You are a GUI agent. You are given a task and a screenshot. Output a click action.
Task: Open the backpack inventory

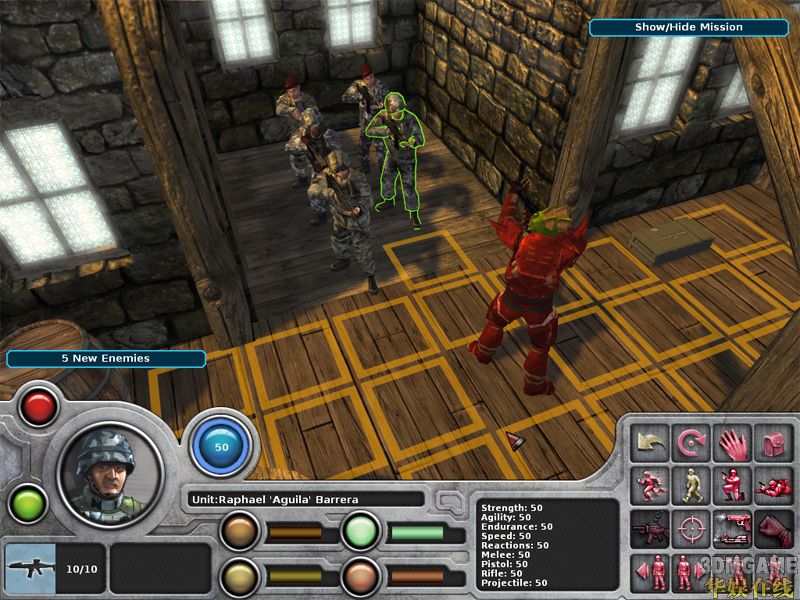[772, 442]
